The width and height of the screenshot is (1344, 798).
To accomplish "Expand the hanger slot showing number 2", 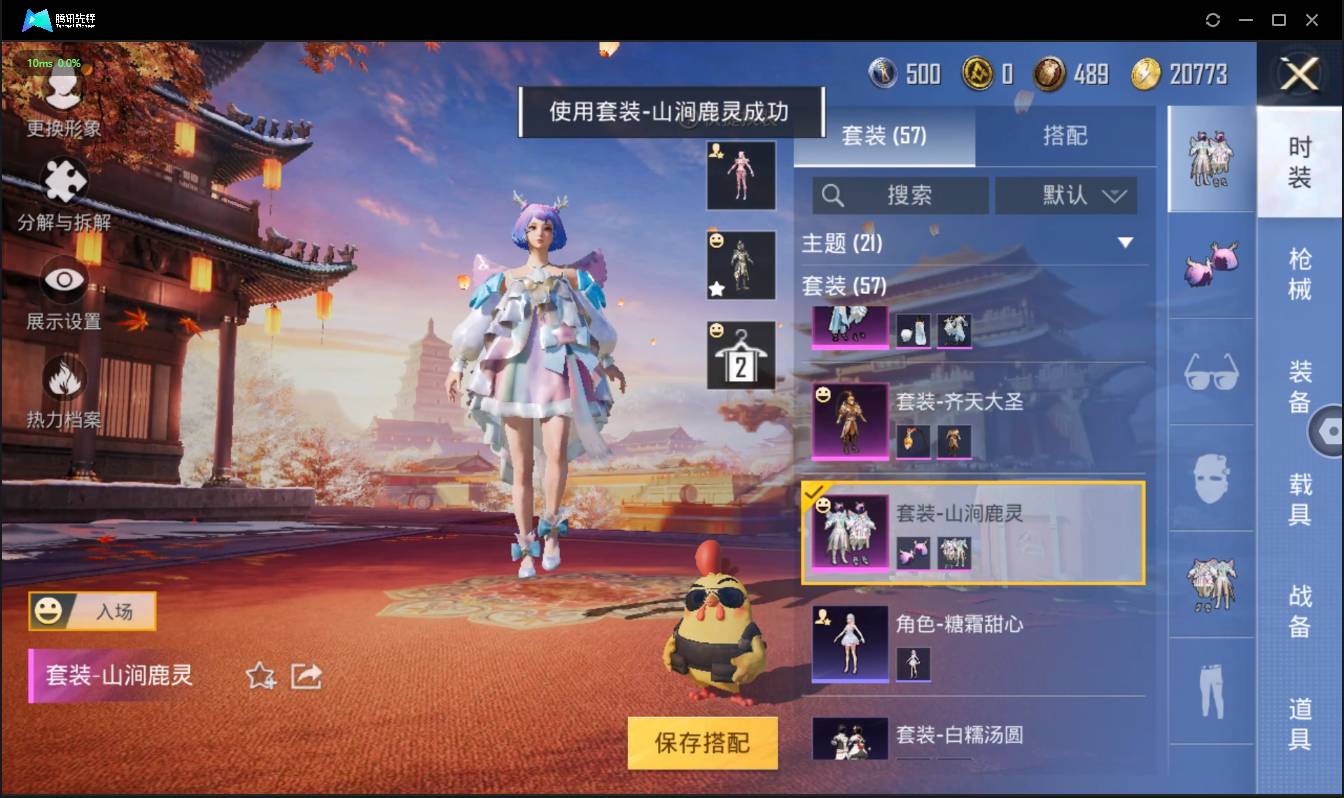I will tap(741, 354).
